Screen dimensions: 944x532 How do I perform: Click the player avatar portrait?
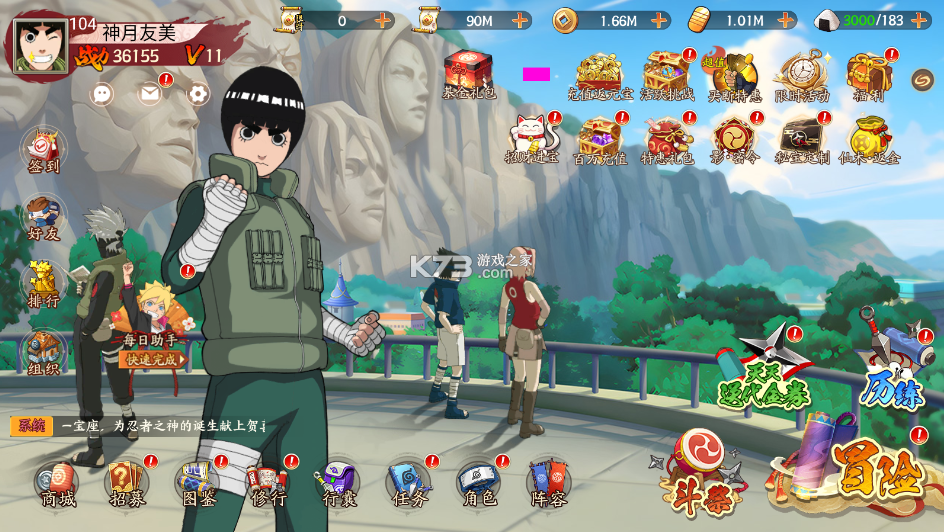click(x=40, y=46)
